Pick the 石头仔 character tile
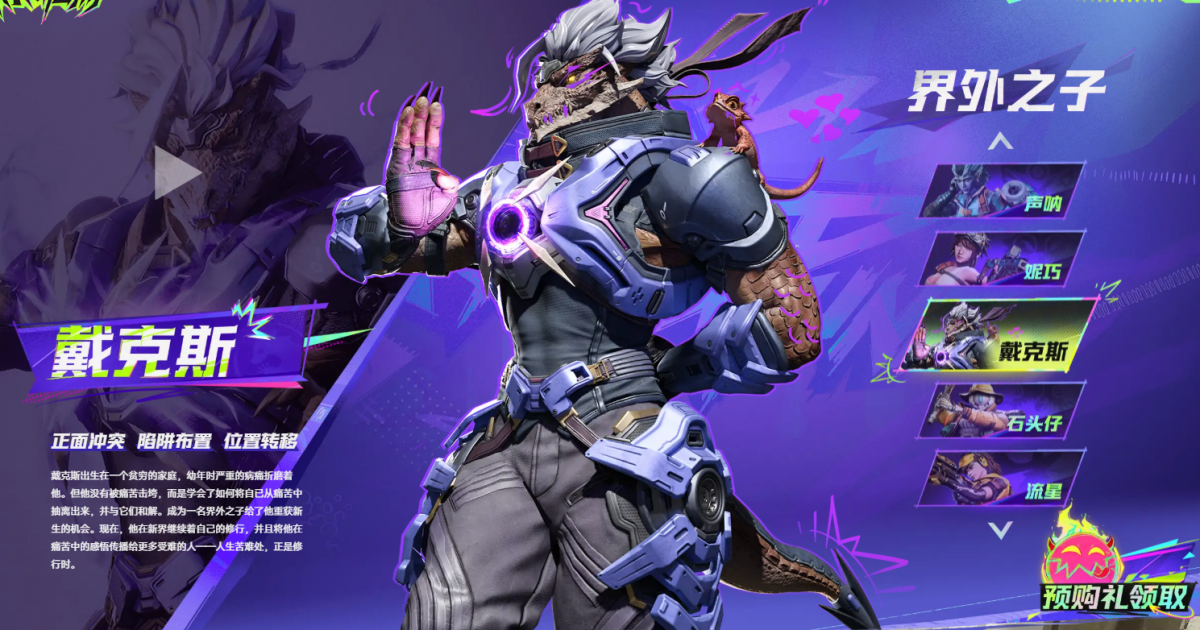Screen dimensions: 1200x630 (x=1003, y=410)
